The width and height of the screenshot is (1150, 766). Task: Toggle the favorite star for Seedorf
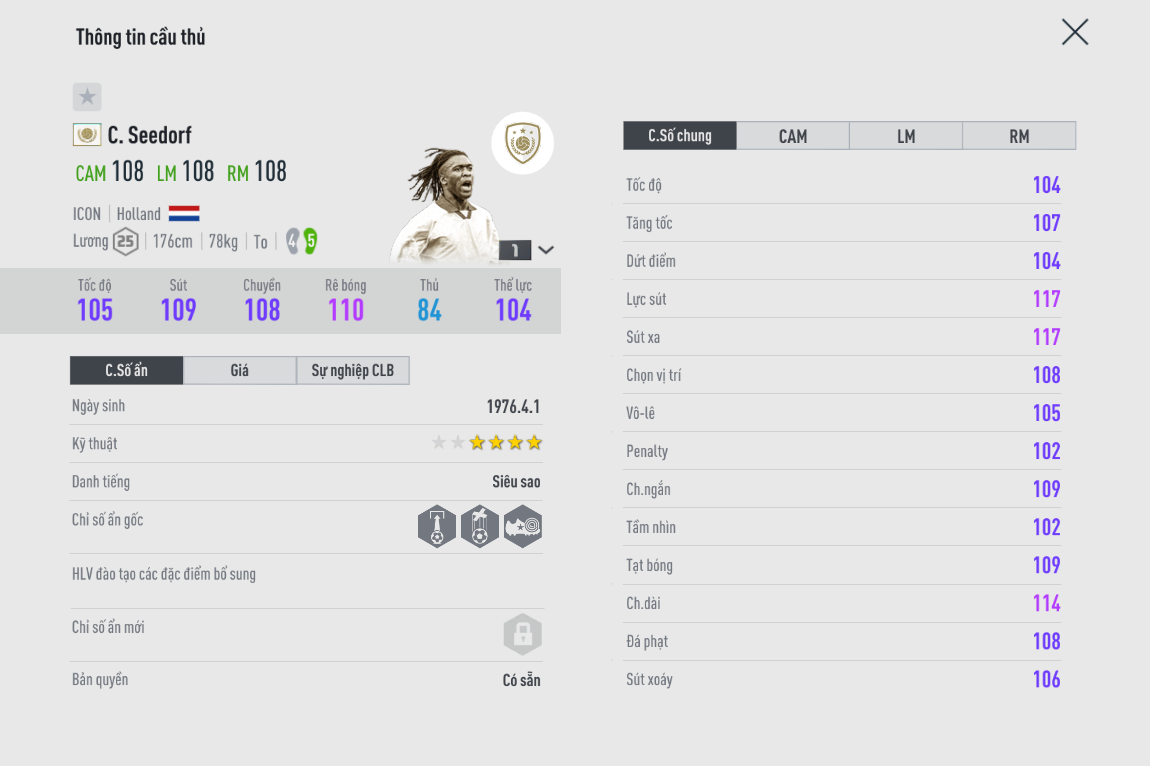(87, 97)
